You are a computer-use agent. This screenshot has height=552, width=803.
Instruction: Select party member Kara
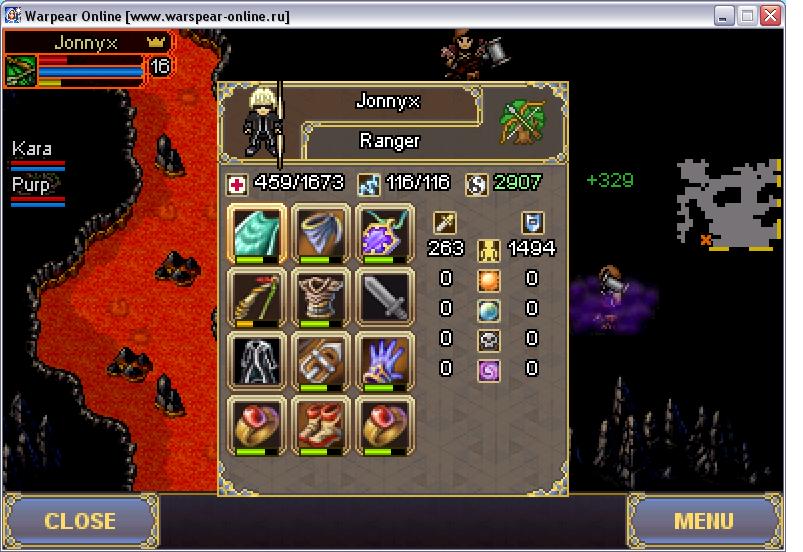coord(33,149)
